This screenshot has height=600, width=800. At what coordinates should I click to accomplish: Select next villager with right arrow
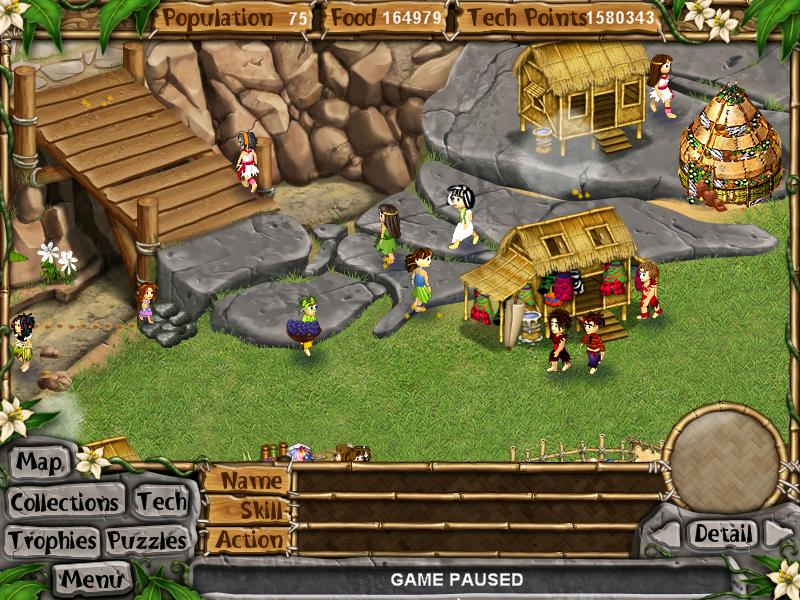(x=777, y=534)
